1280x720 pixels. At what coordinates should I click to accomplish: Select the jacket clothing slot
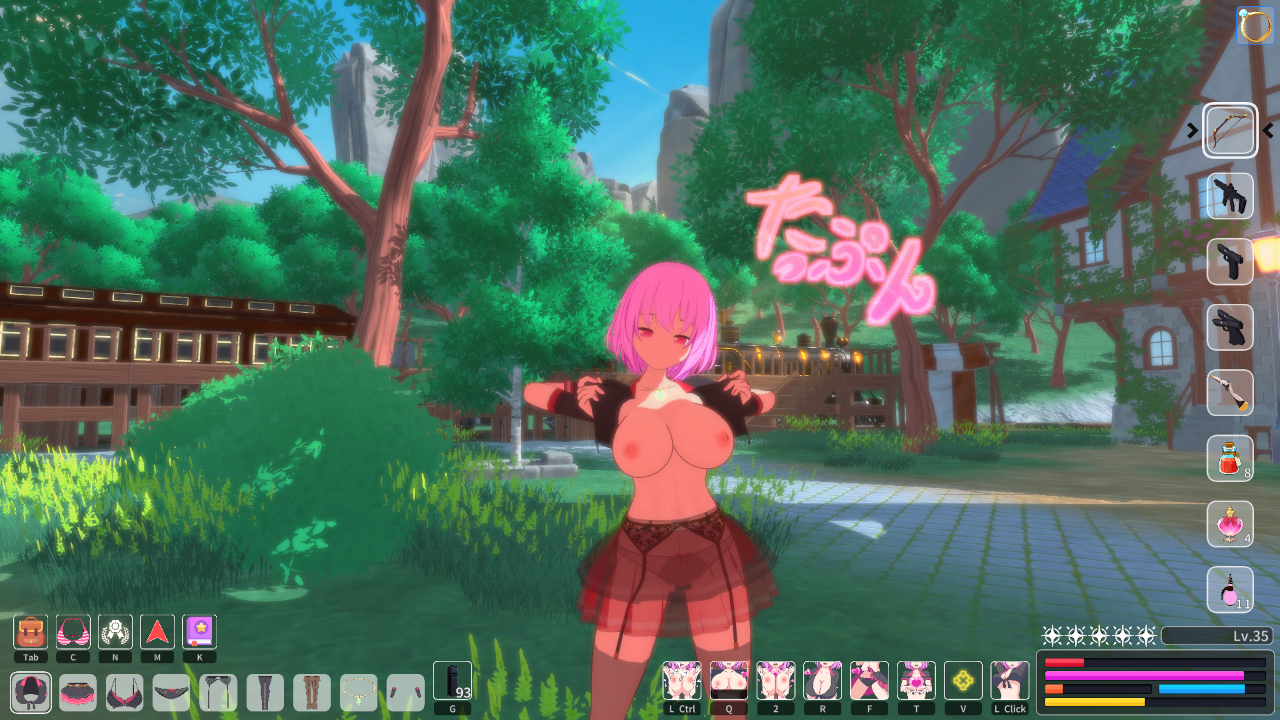tap(31, 692)
